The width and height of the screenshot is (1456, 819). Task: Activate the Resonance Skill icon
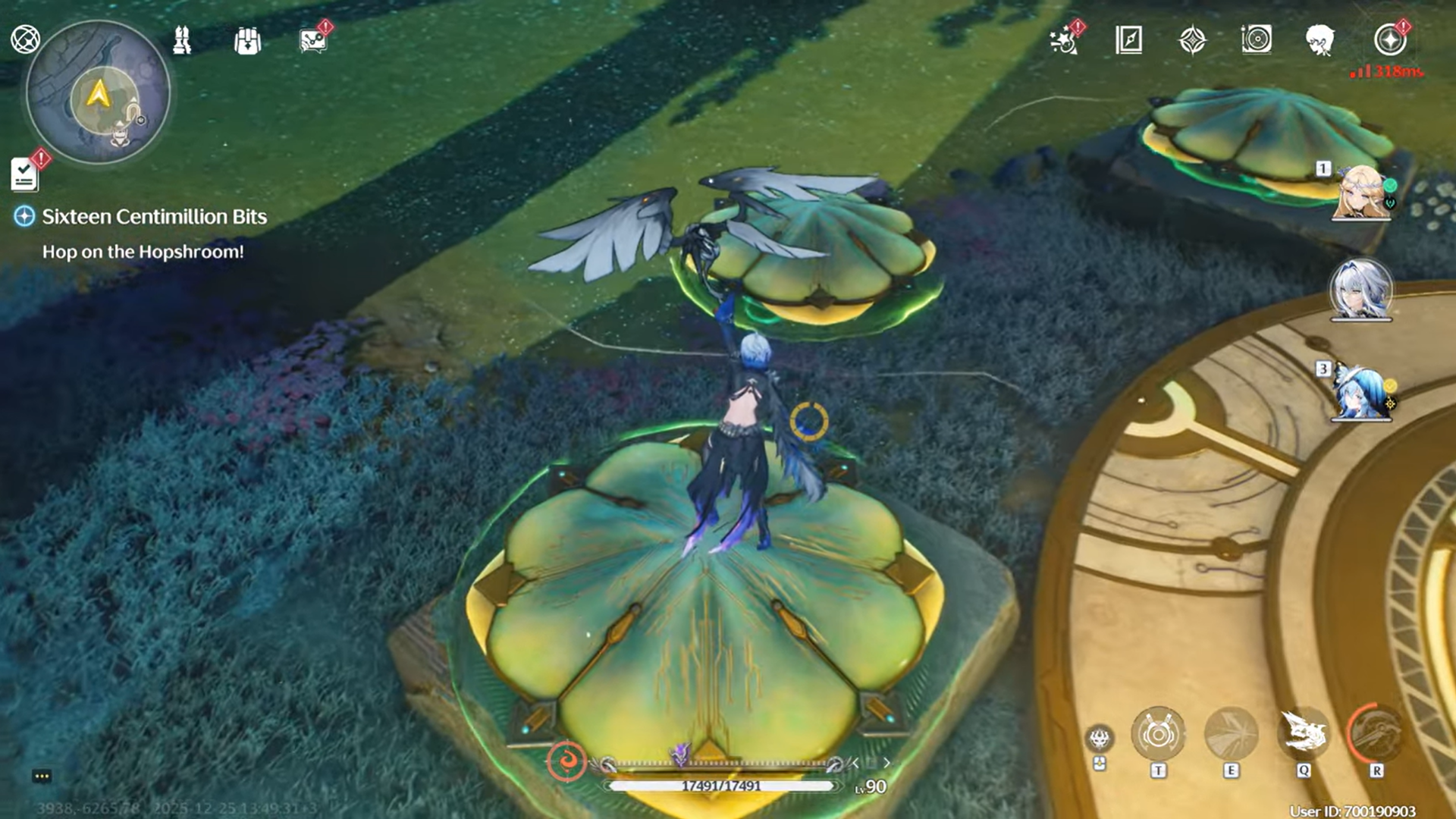click(1231, 734)
